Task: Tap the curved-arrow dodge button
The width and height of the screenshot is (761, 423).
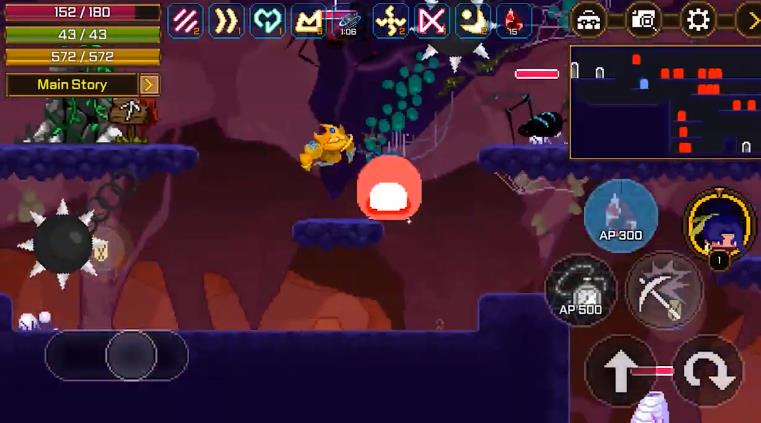Action: point(707,370)
